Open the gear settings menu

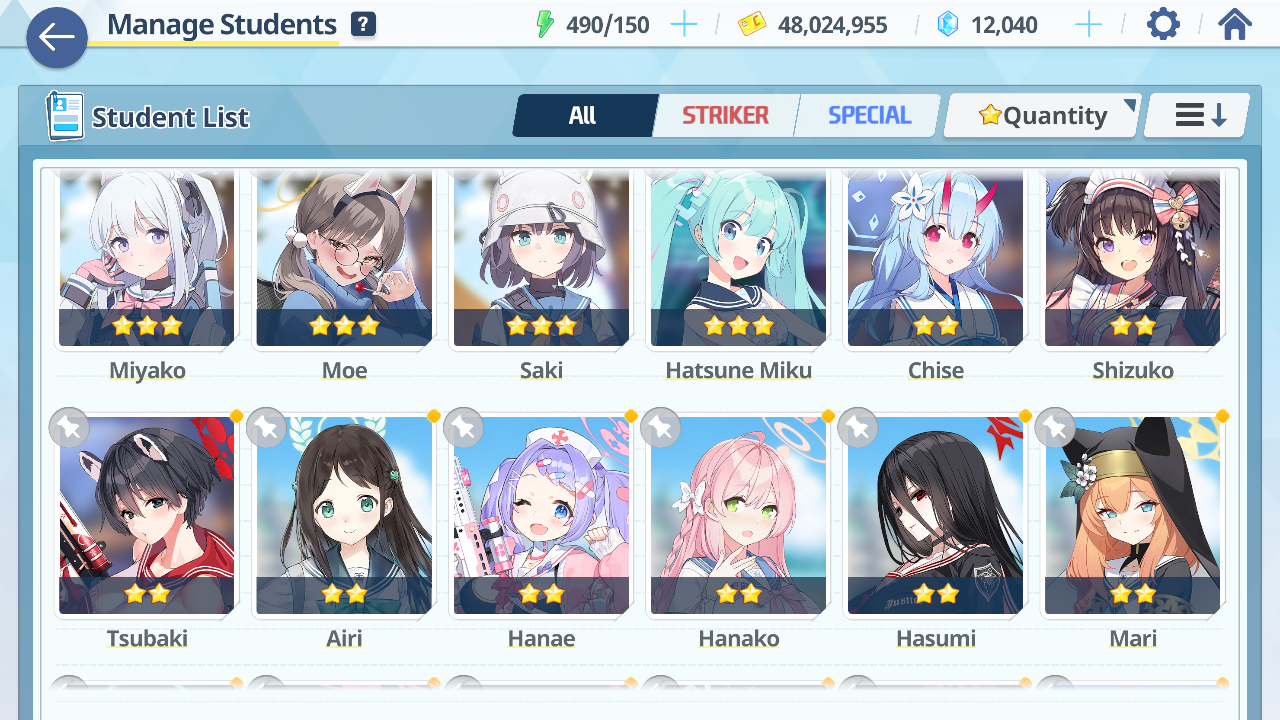(x=1163, y=24)
